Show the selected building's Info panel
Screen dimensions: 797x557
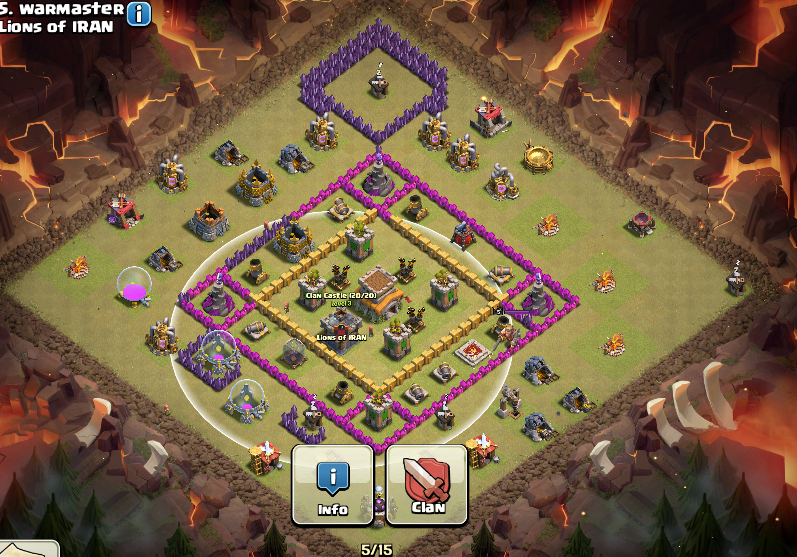click(332, 484)
